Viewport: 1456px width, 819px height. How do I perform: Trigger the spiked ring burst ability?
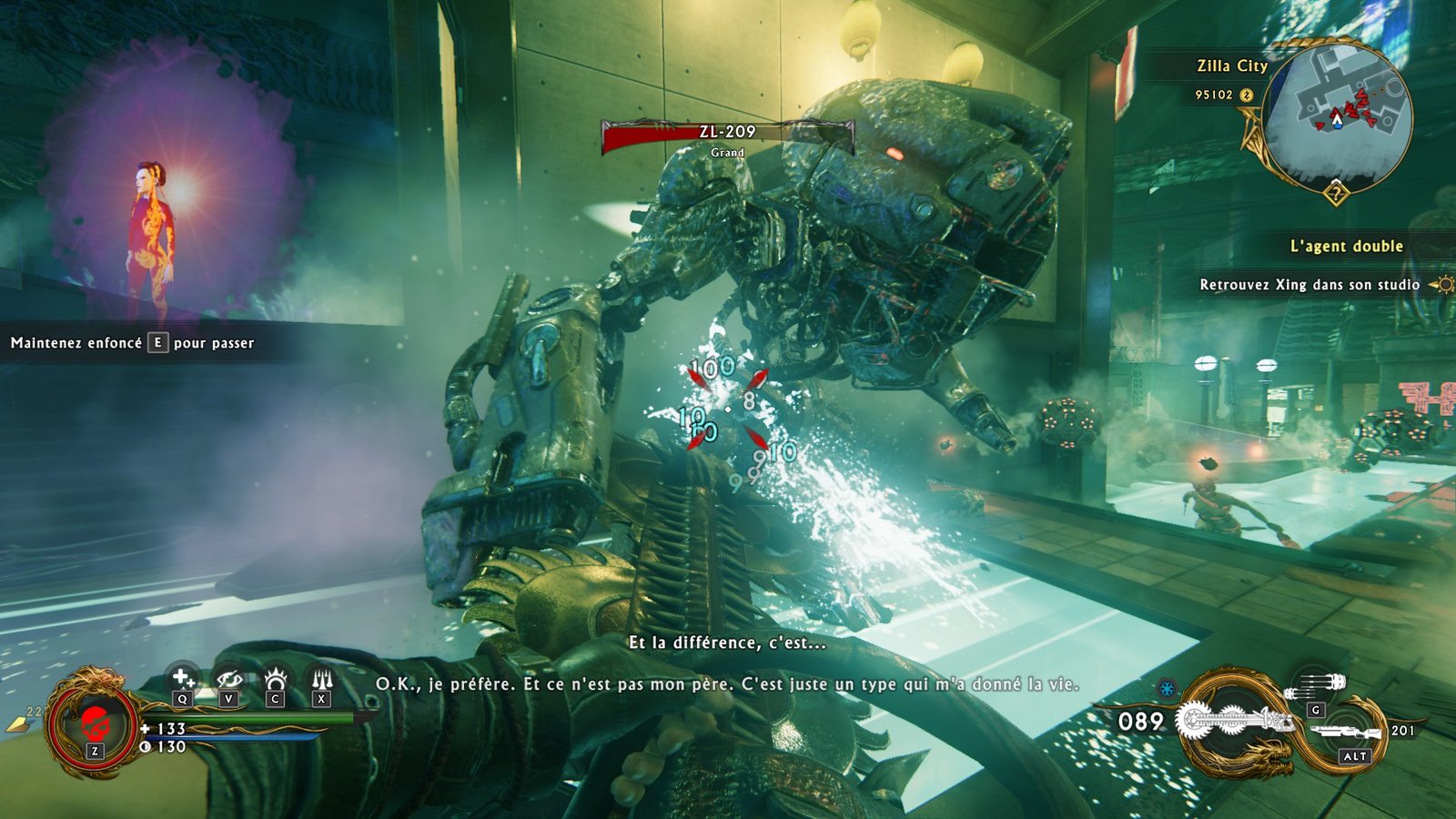pos(275,679)
